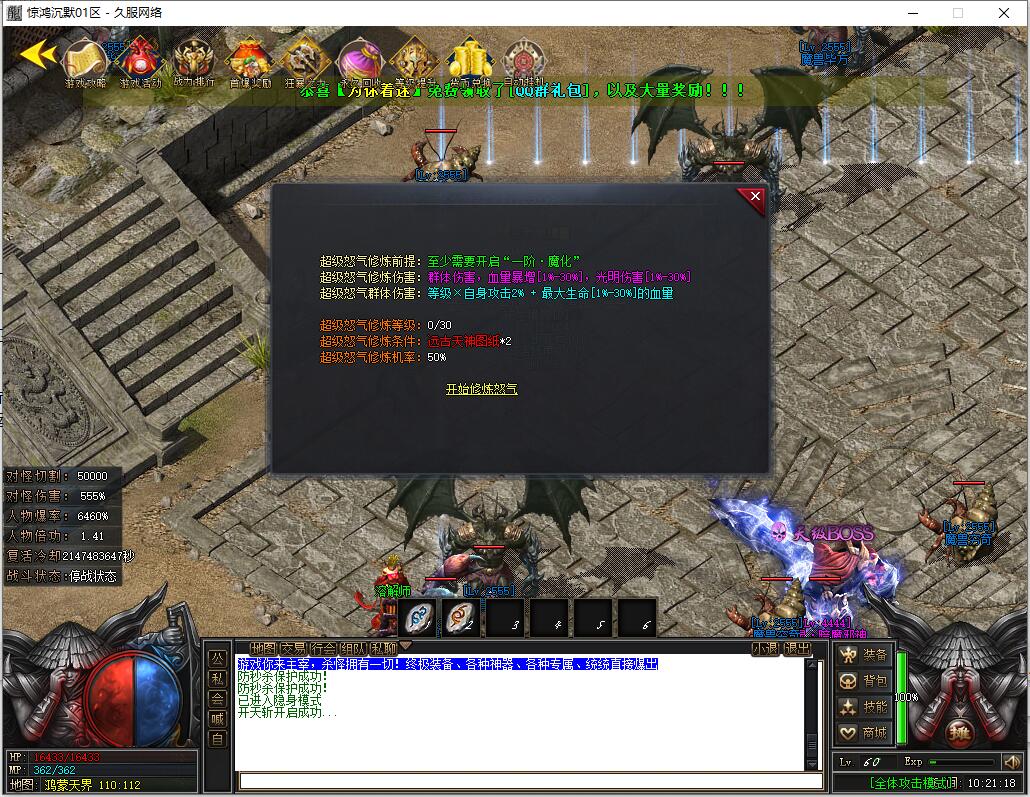Image resolution: width=1030 pixels, height=797 pixels.
Task: Maximize the game window
Action: [957, 13]
